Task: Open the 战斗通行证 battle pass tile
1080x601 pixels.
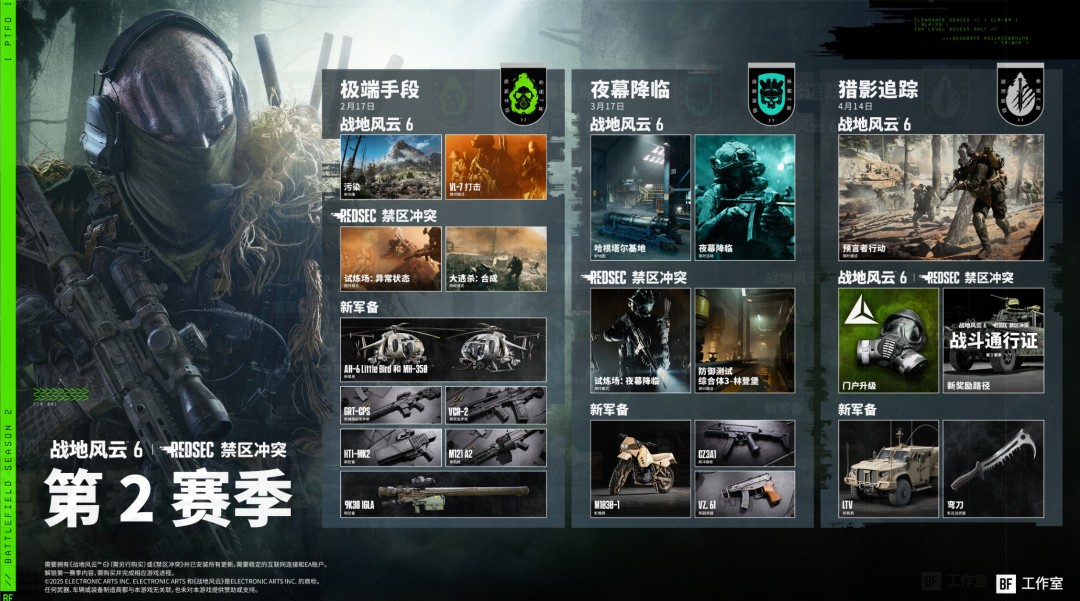Action: pyautogui.click(x=993, y=340)
